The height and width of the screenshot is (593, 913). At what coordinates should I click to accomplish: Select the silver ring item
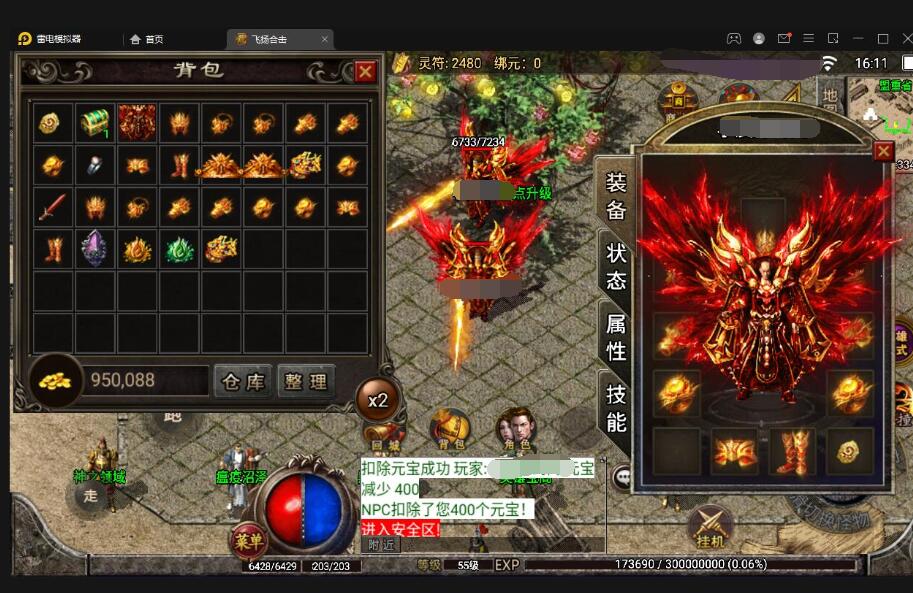96,165
